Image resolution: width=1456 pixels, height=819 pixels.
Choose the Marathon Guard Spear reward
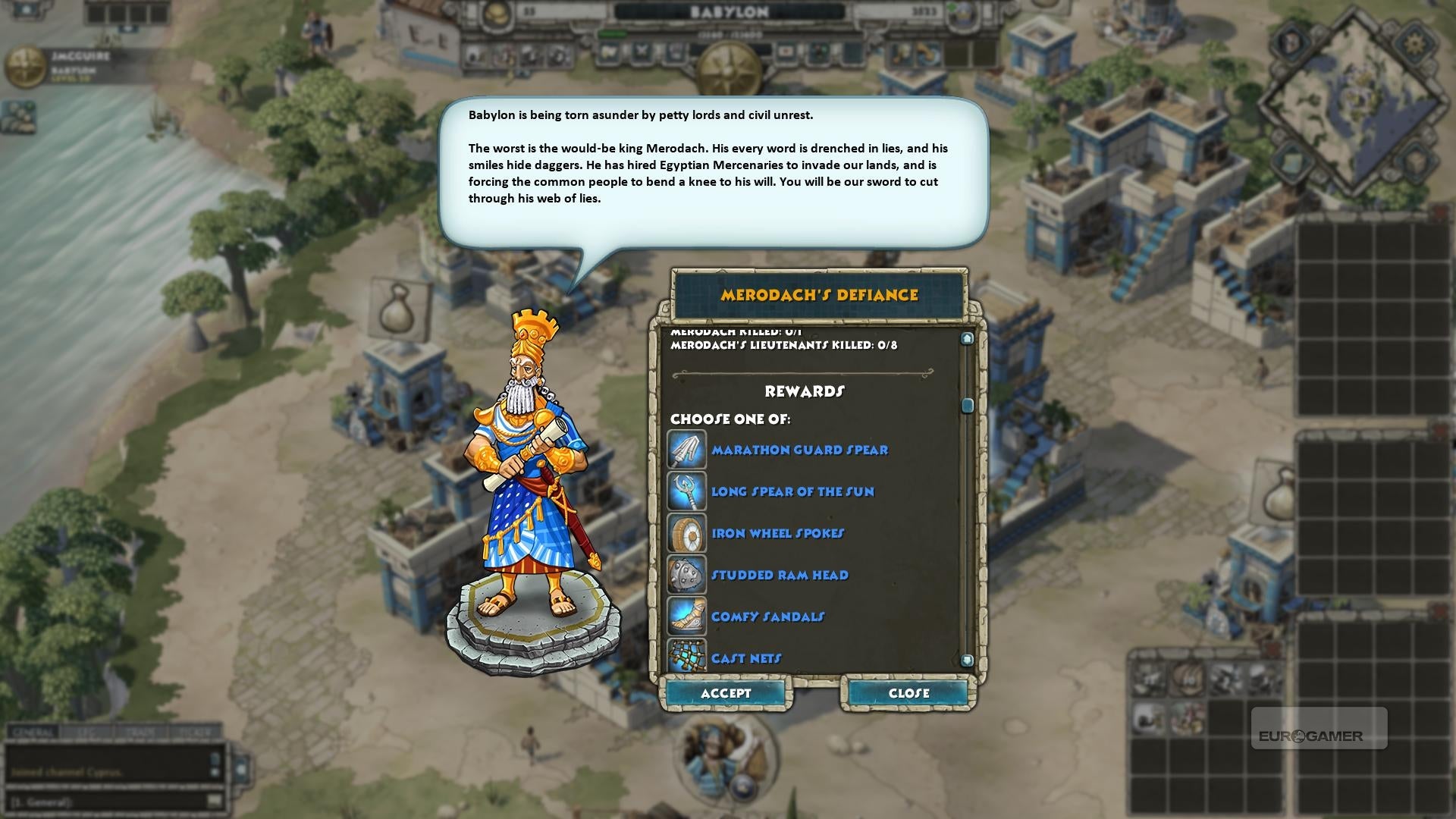pyautogui.click(x=799, y=450)
